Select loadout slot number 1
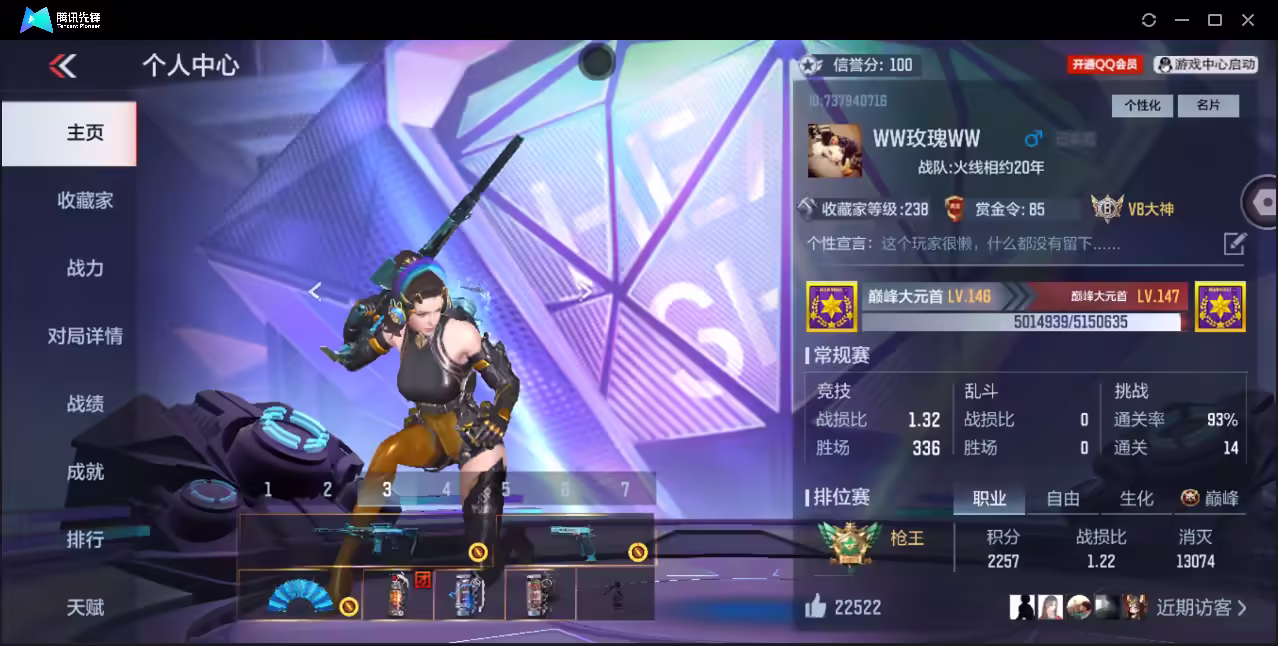Screen dimensions: 1278x646 pos(268,489)
